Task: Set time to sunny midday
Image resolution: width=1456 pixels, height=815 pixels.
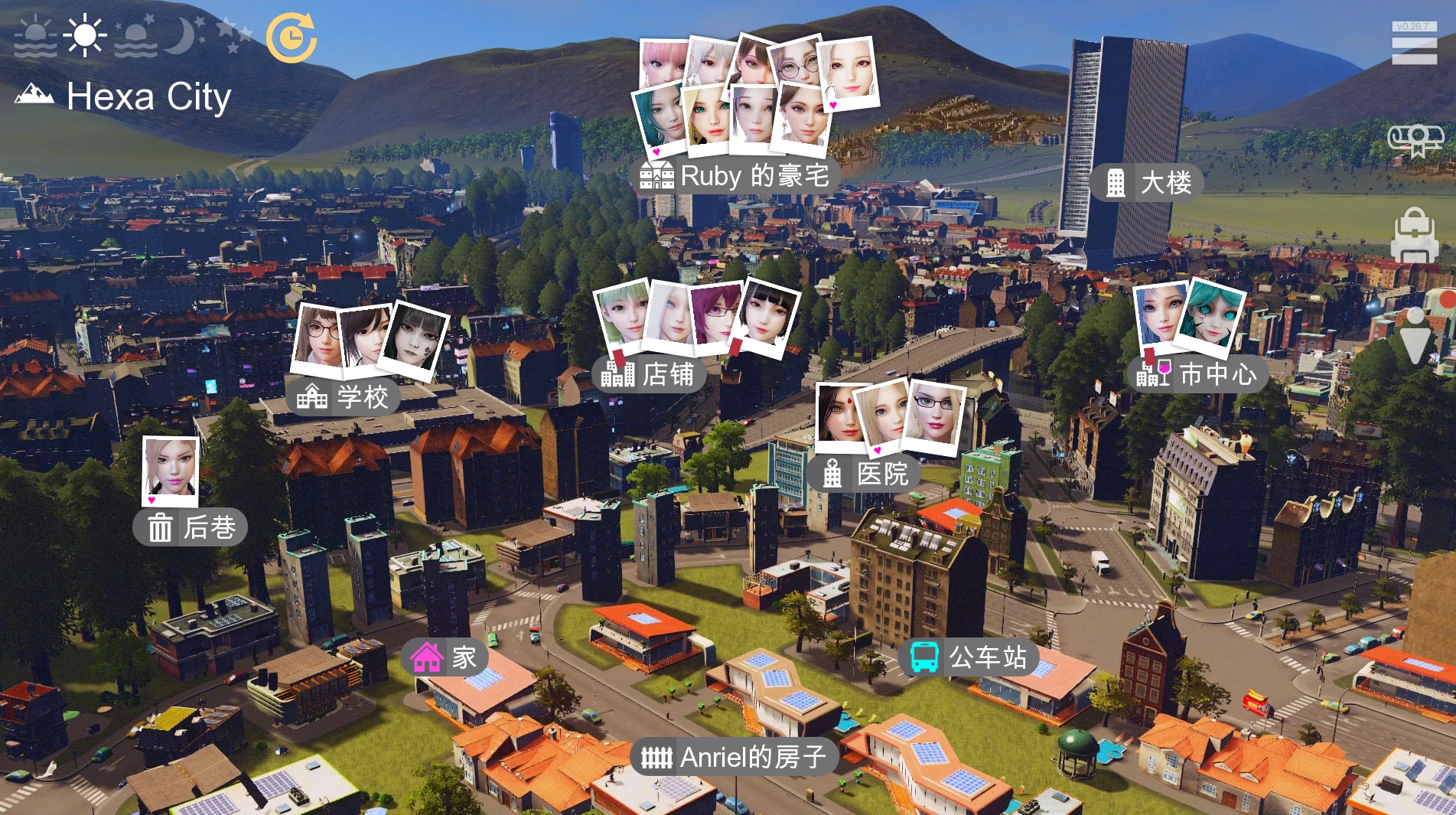Action: coord(84,36)
